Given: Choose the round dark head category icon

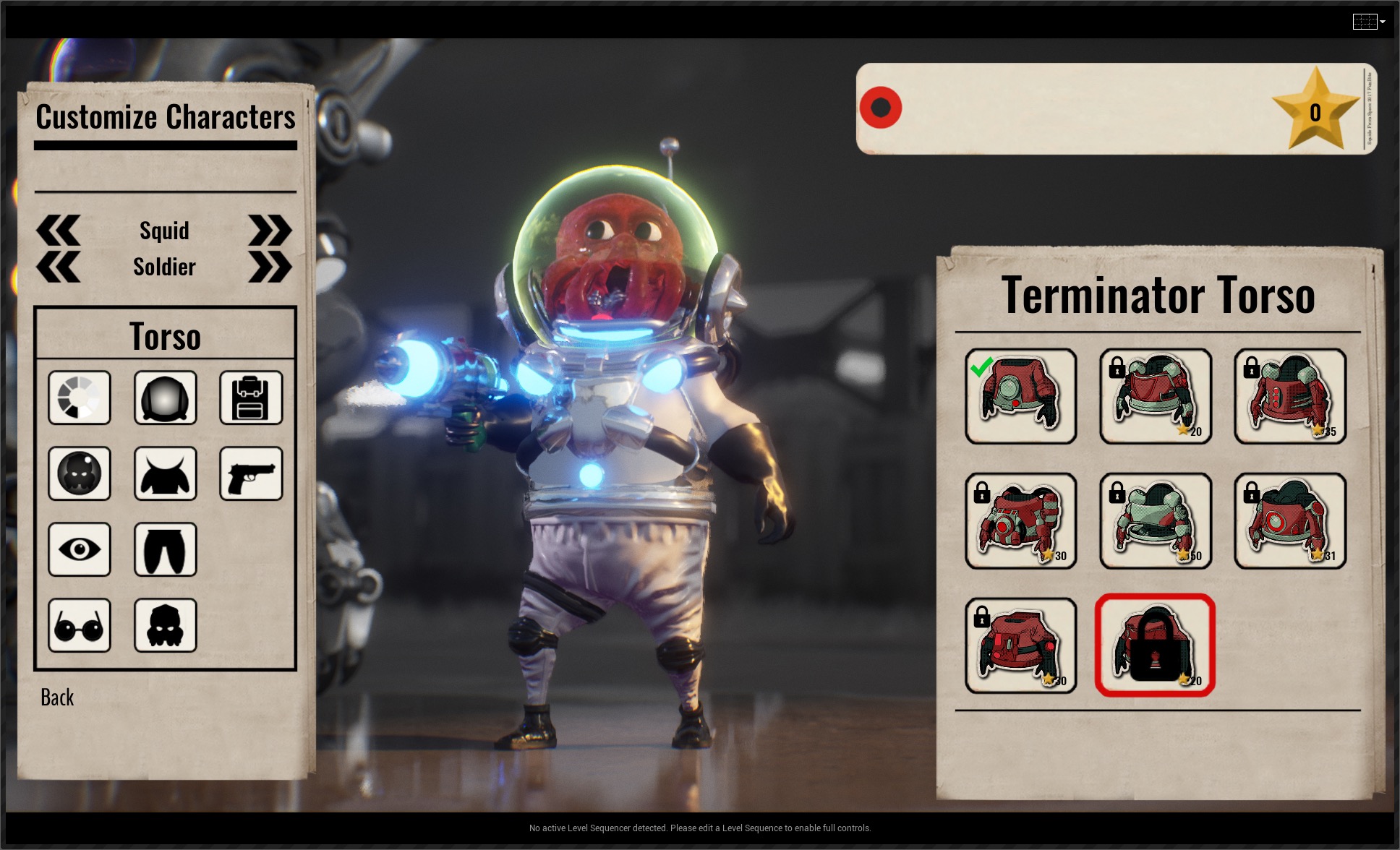Looking at the screenshot, I should (x=80, y=473).
